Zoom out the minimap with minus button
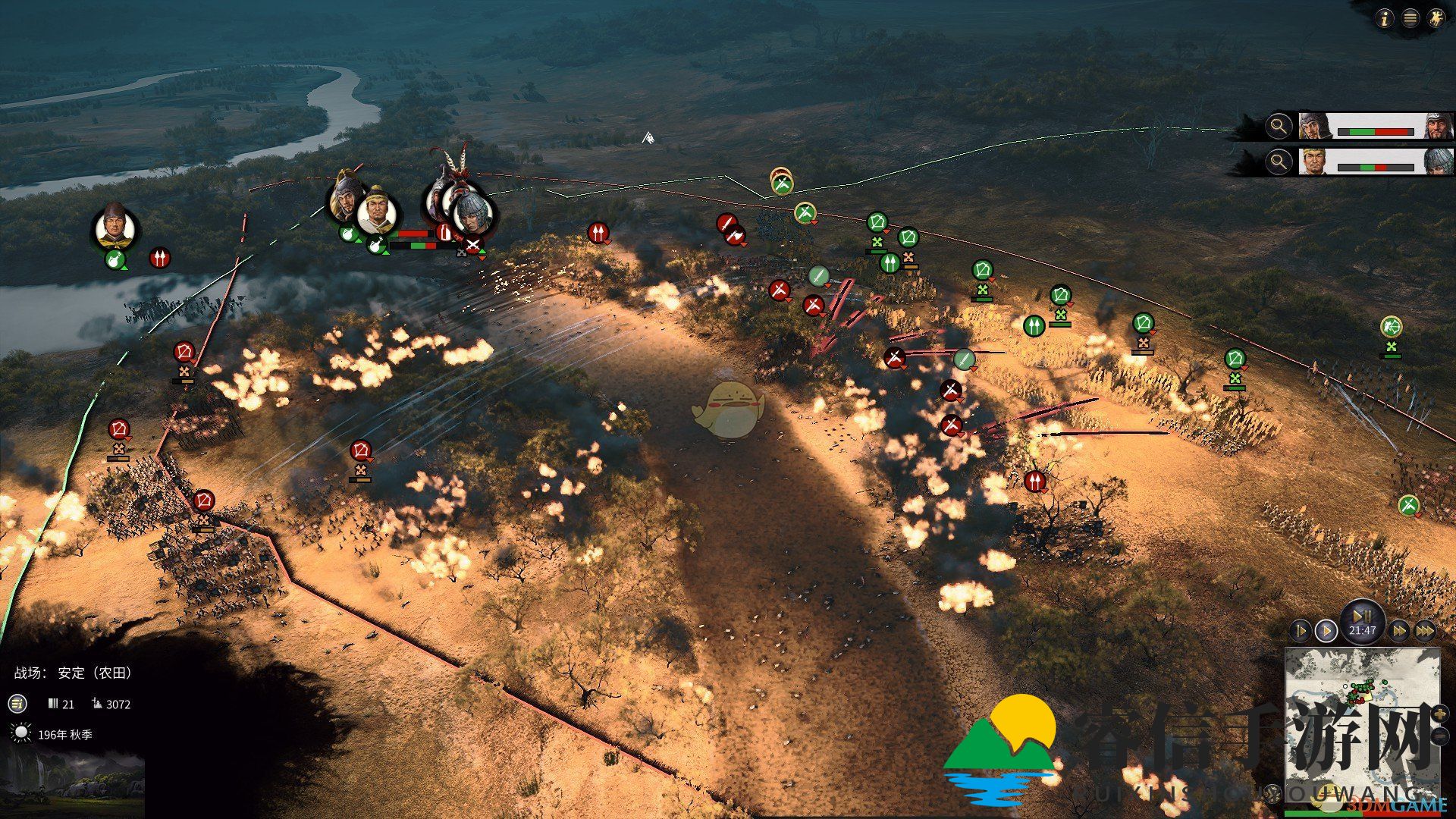The height and width of the screenshot is (819, 1456). (x=1439, y=736)
